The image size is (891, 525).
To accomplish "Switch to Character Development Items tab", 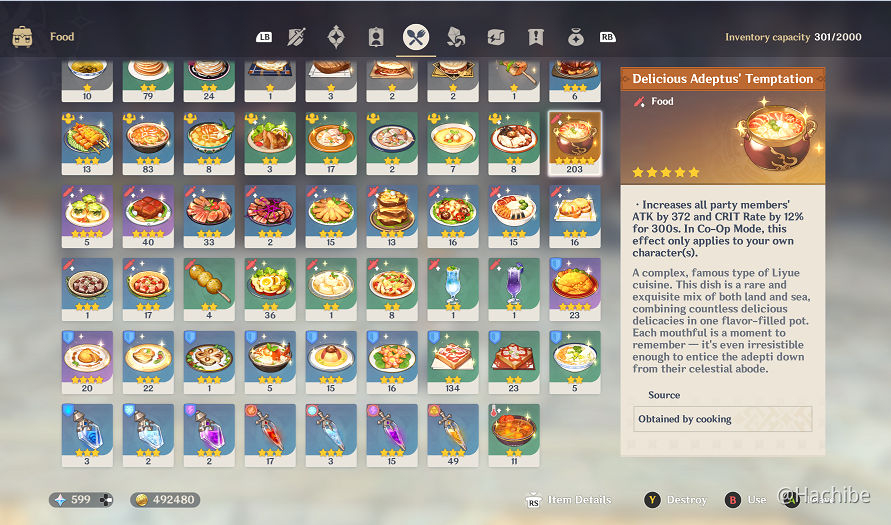I will [376, 37].
